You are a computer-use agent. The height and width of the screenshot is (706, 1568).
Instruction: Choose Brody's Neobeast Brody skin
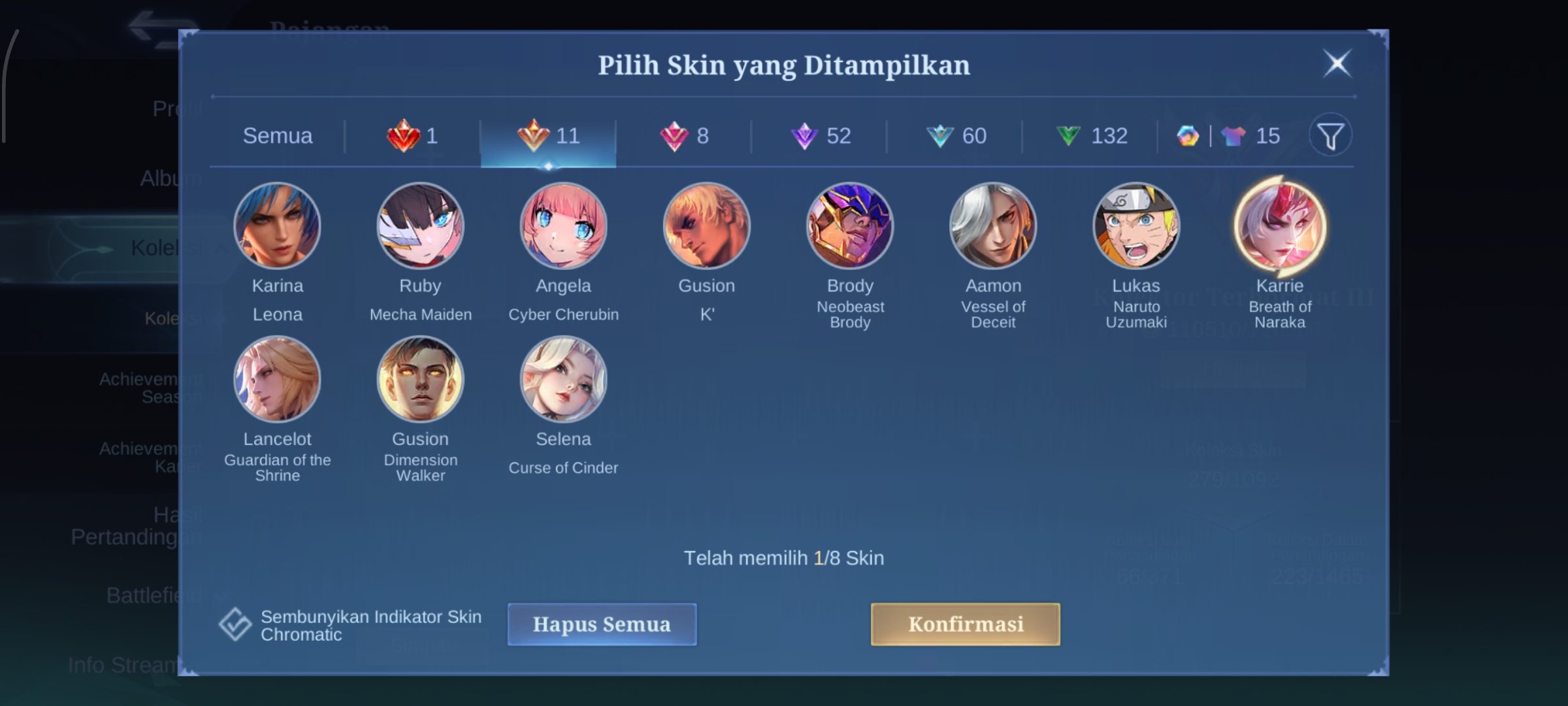[x=850, y=226]
